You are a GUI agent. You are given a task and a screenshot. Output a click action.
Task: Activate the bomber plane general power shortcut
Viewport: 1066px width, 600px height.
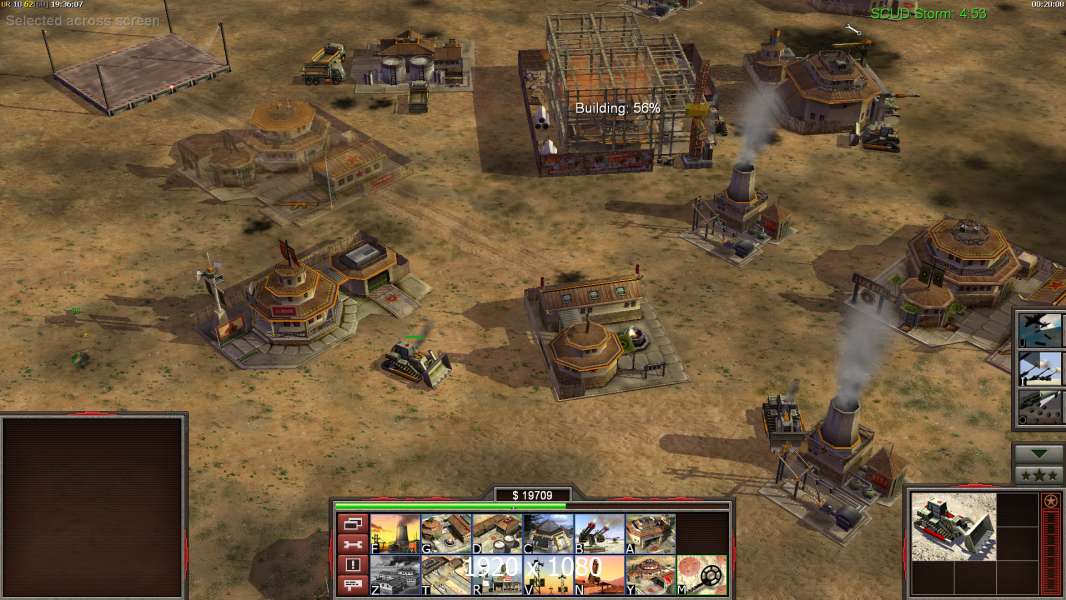pyautogui.click(x=1040, y=330)
